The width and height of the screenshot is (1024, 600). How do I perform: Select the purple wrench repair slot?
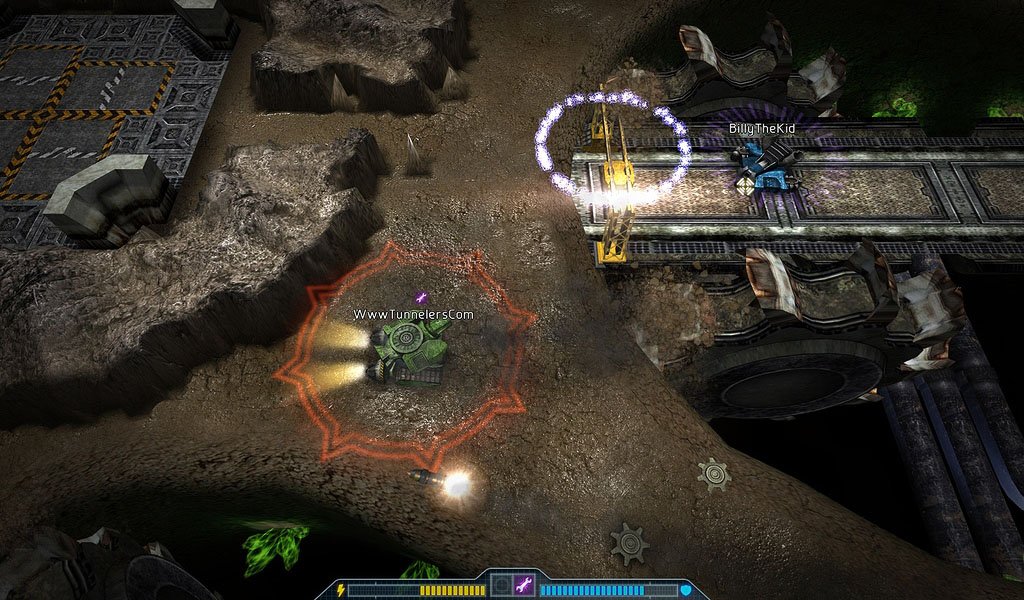523,586
